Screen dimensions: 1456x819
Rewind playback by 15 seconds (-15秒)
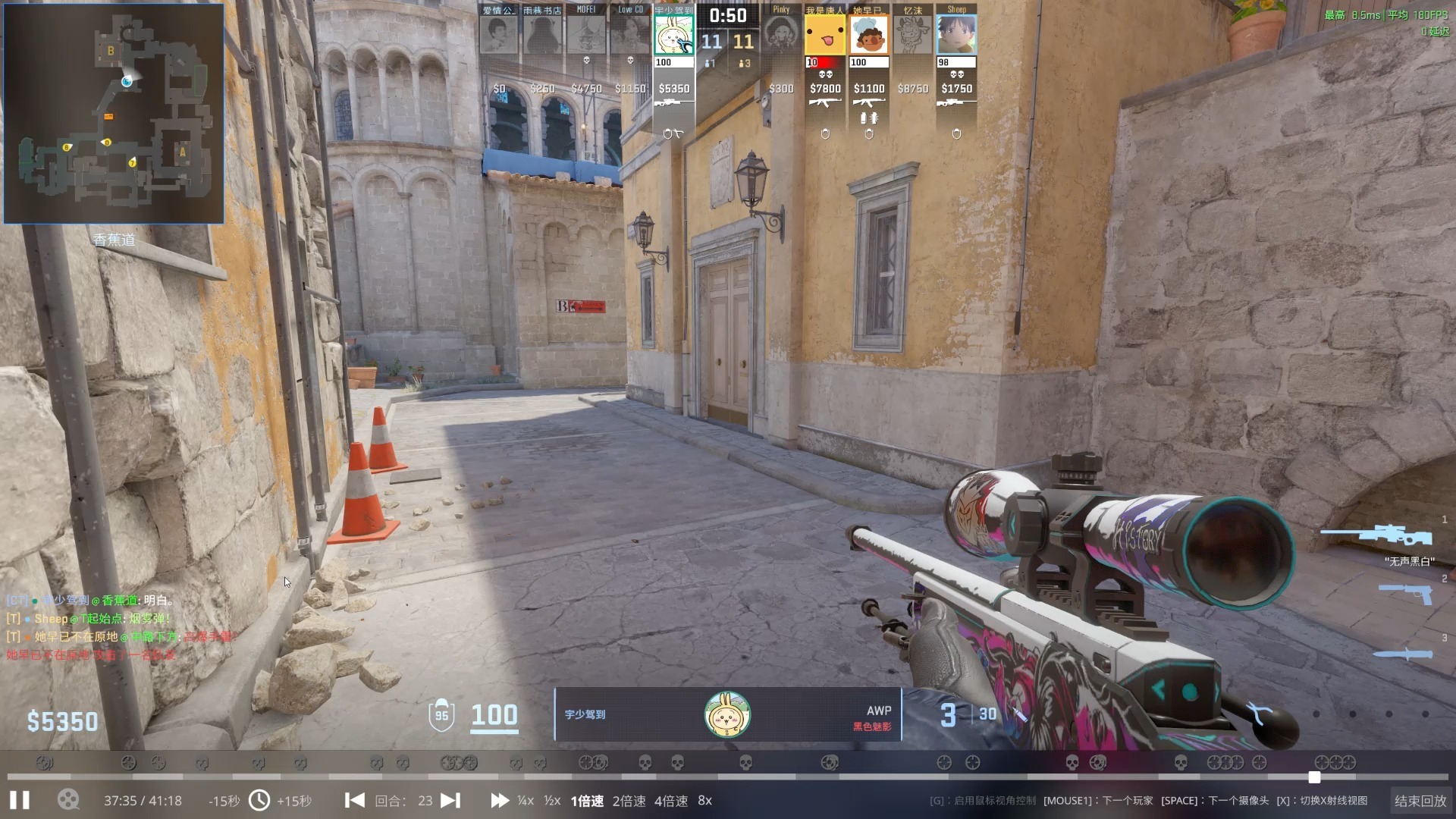click(224, 801)
